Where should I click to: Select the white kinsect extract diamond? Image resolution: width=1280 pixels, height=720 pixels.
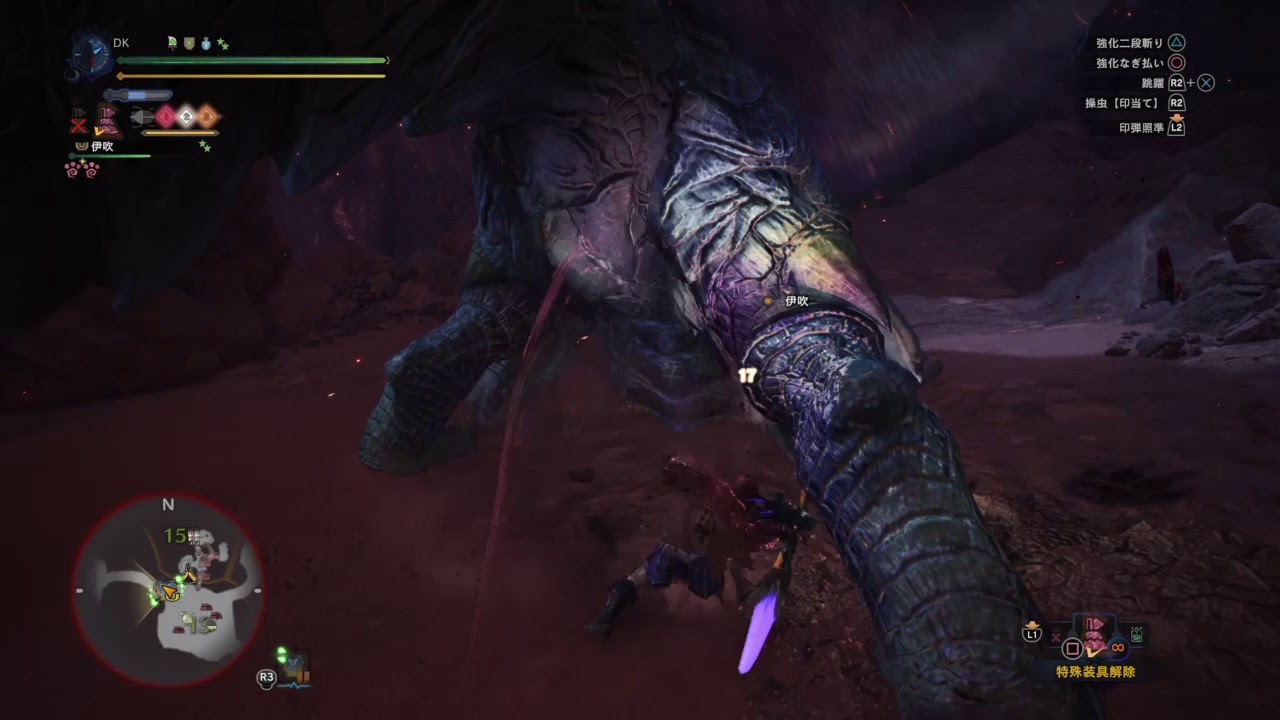point(186,117)
